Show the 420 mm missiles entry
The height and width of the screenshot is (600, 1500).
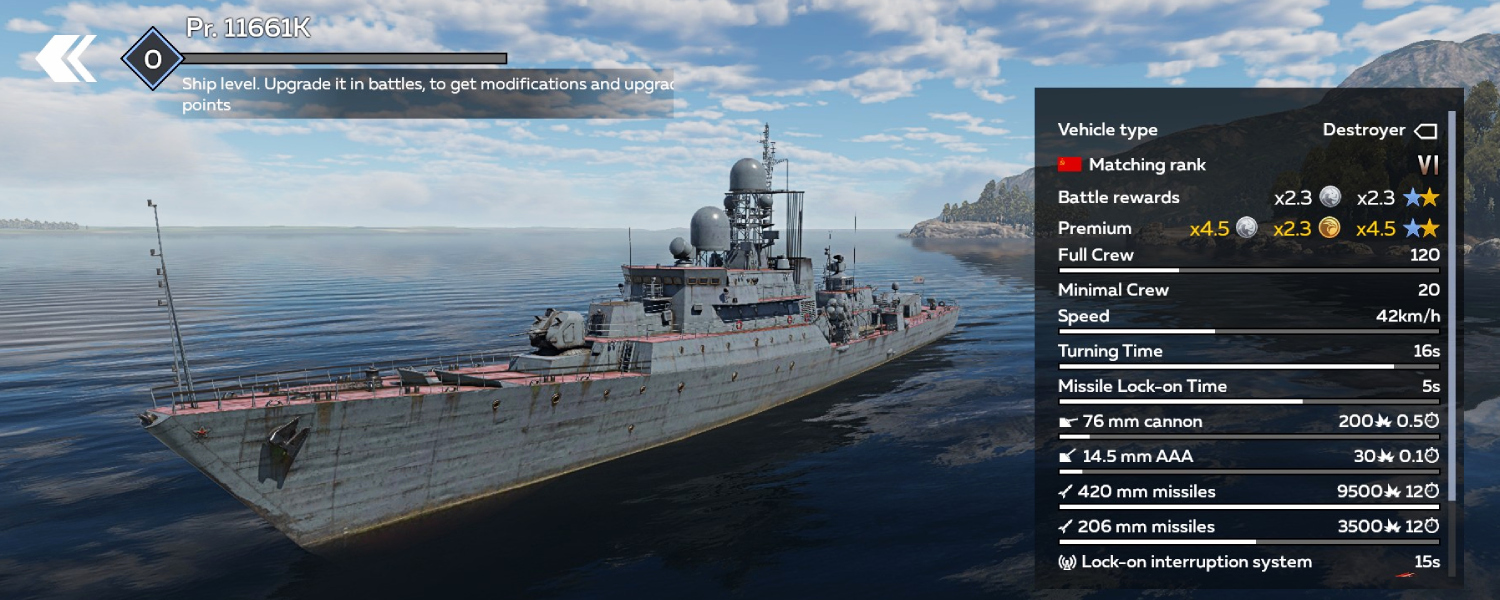tap(1247, 492)
